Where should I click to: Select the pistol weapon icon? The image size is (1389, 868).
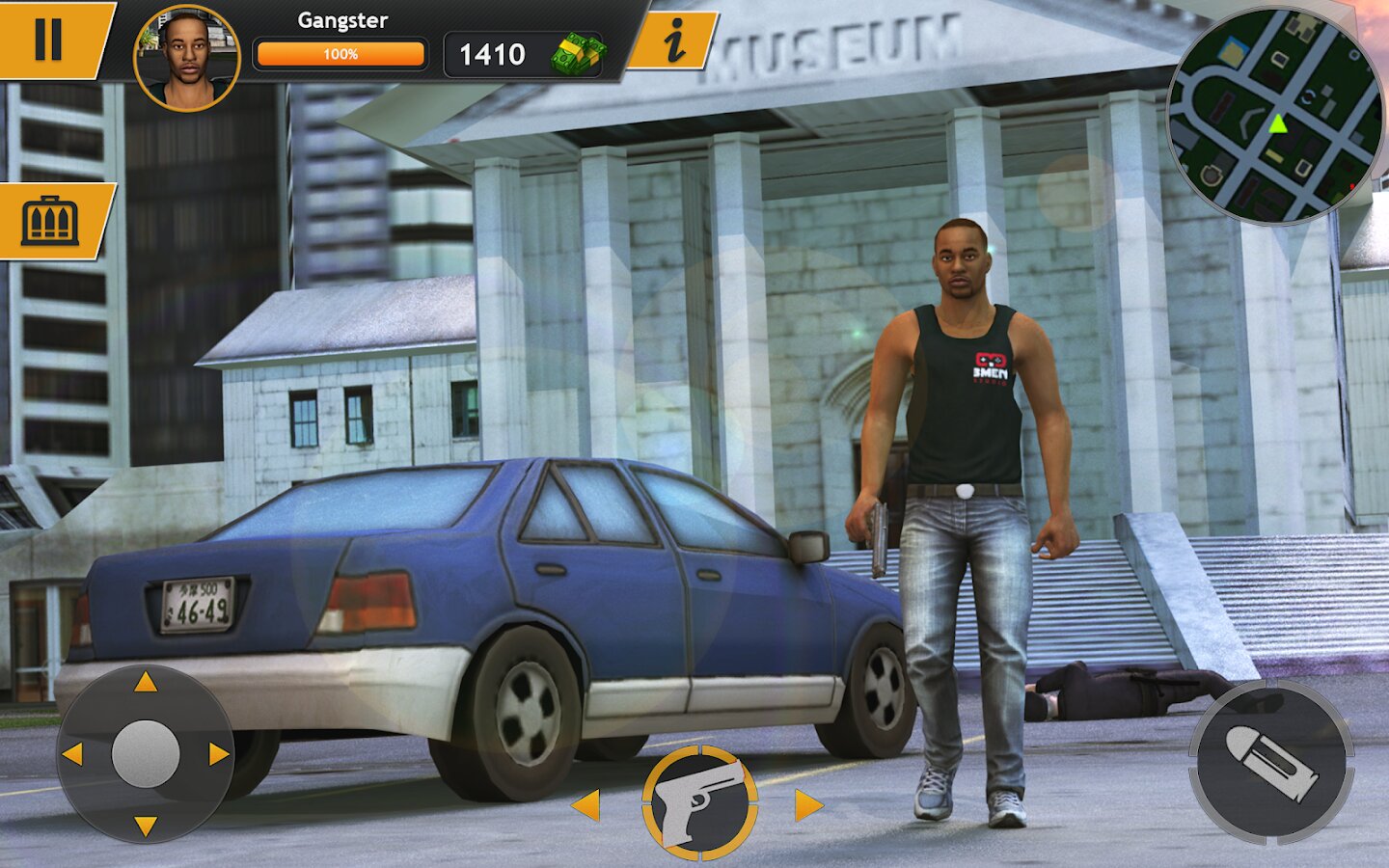click(700, 802)
